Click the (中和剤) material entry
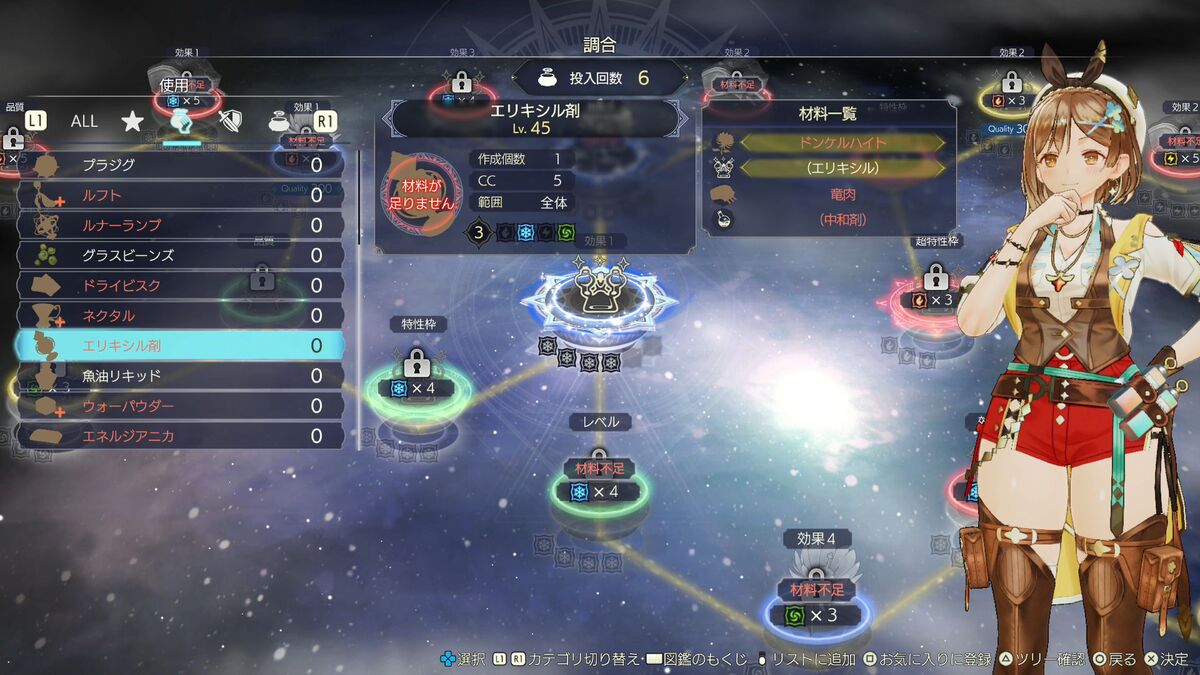The width and height of the screenshot is (1200, 675). click(842, 219)
